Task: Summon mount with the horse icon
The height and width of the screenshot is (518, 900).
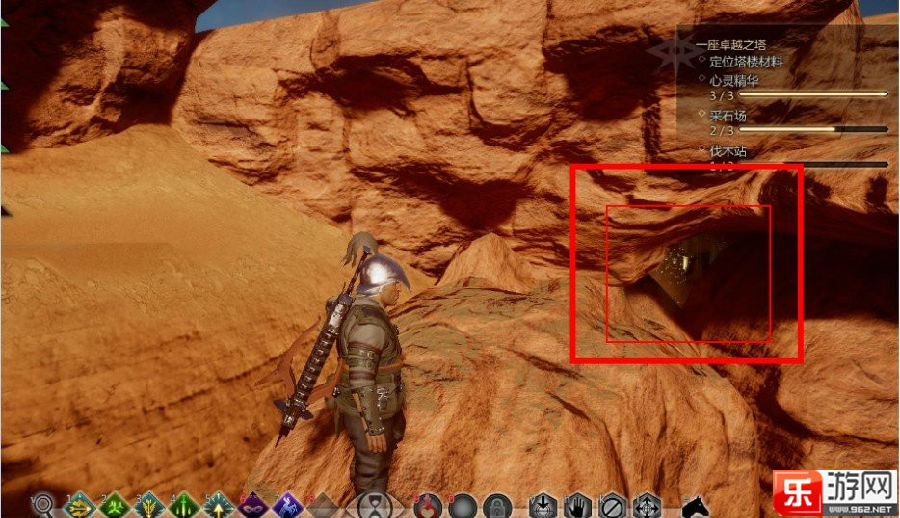Action: pyautogui.click(x=695, y=505)
